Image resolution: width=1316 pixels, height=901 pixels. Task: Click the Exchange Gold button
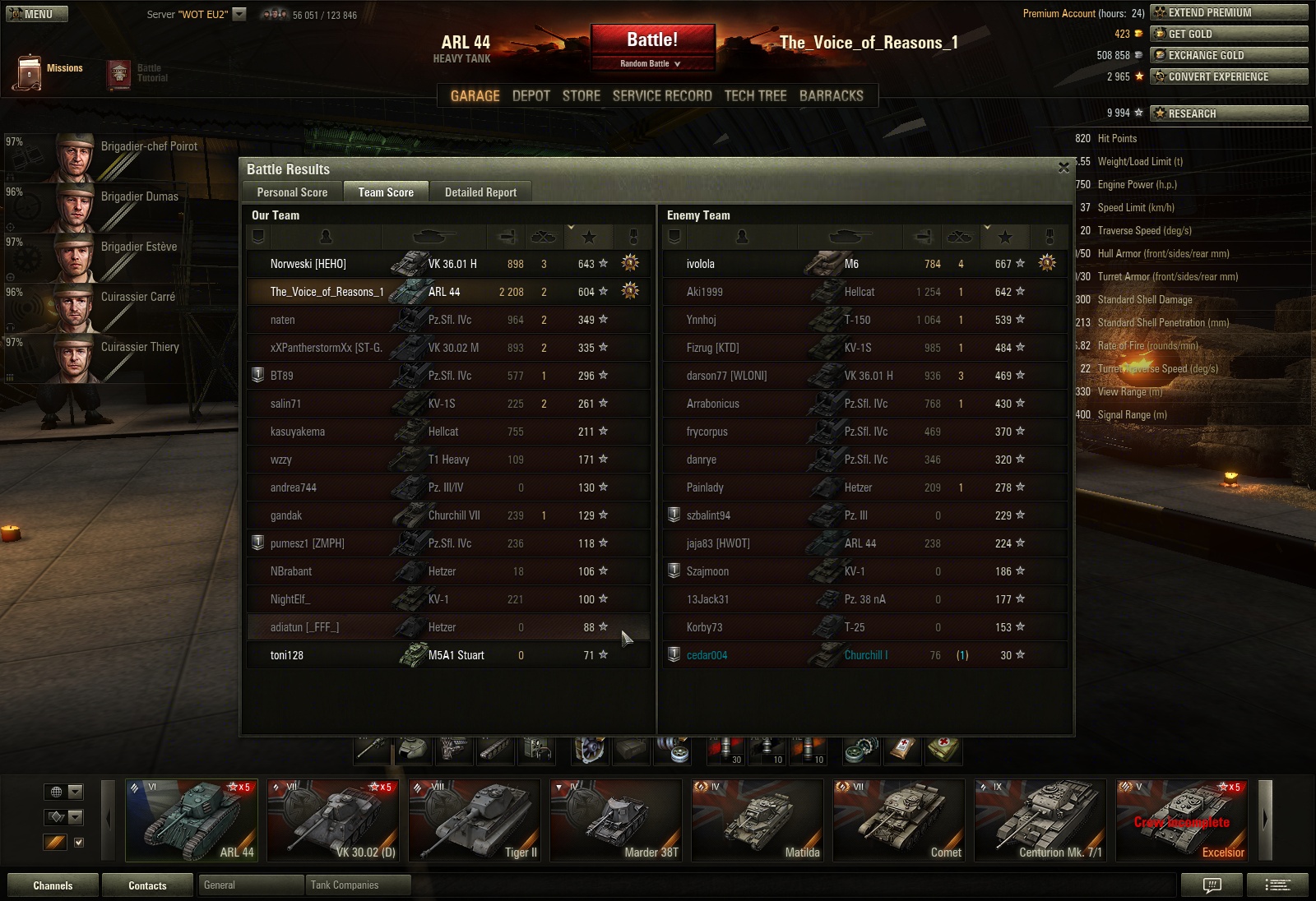pos(1228,55)
